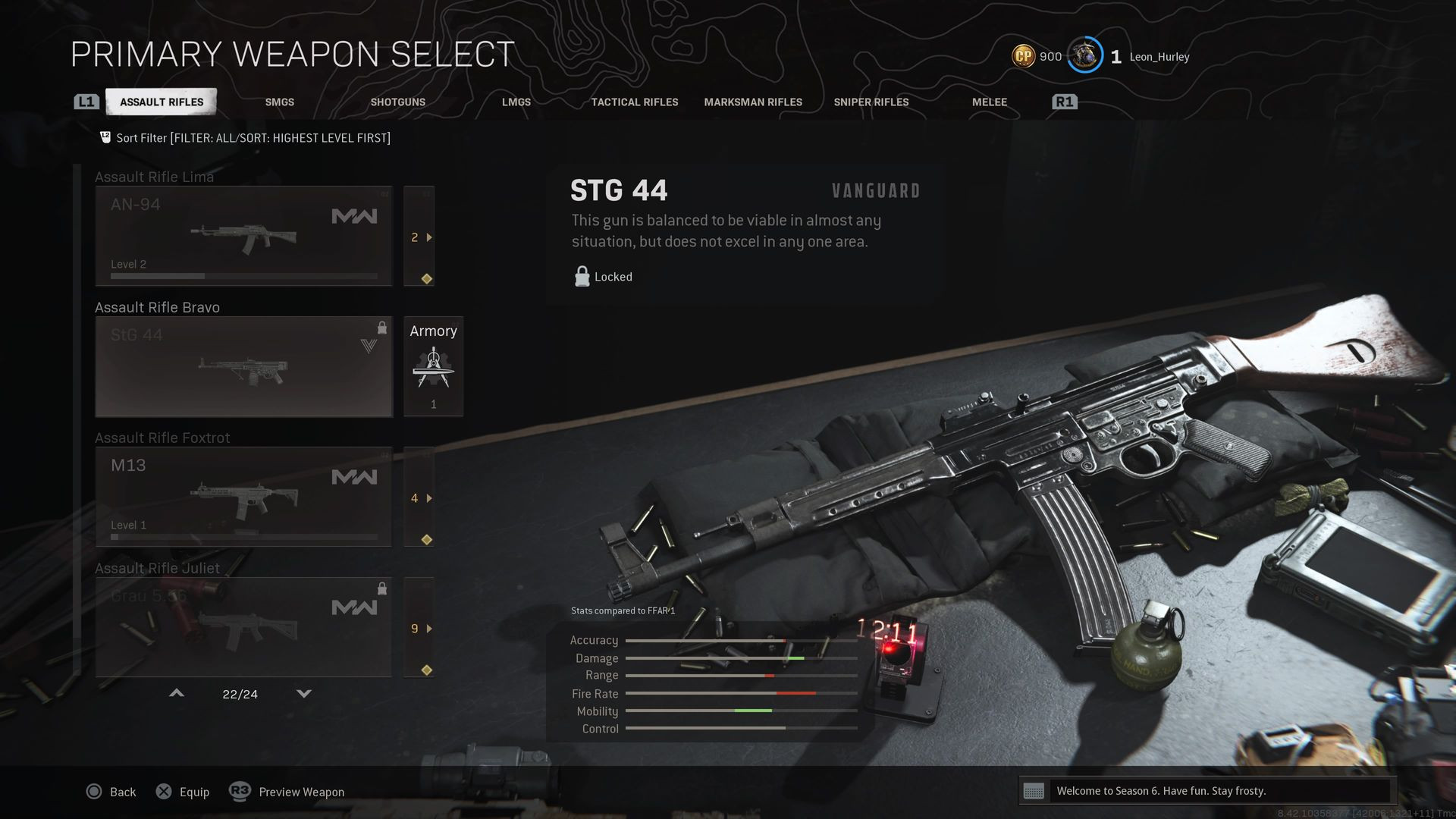The width and height of the screenshot is (1456, 819).
Task: Open the SMGs weapon category
Action: (279, 102)
